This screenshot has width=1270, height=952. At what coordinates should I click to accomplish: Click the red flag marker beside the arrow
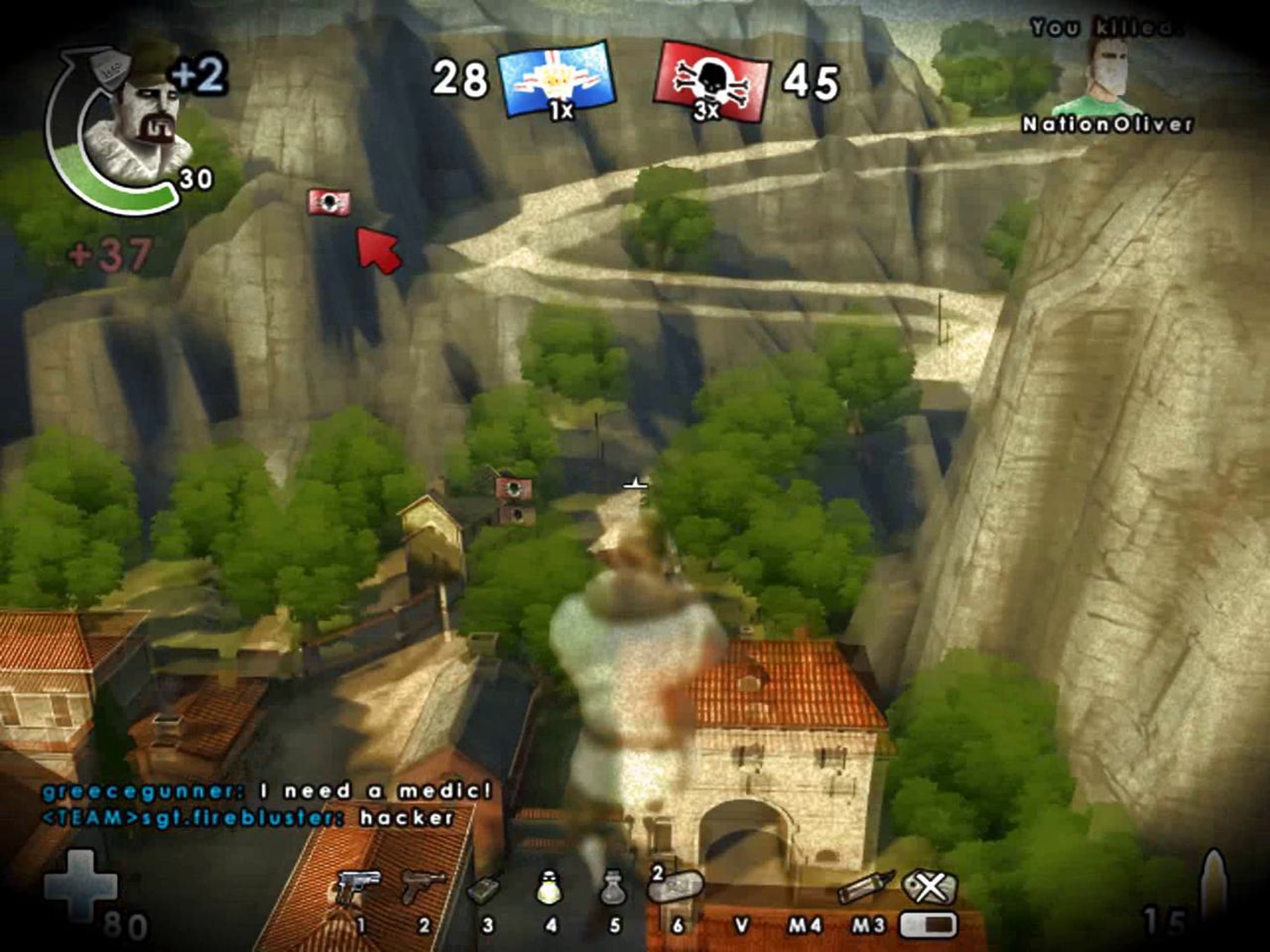point(330,202)
